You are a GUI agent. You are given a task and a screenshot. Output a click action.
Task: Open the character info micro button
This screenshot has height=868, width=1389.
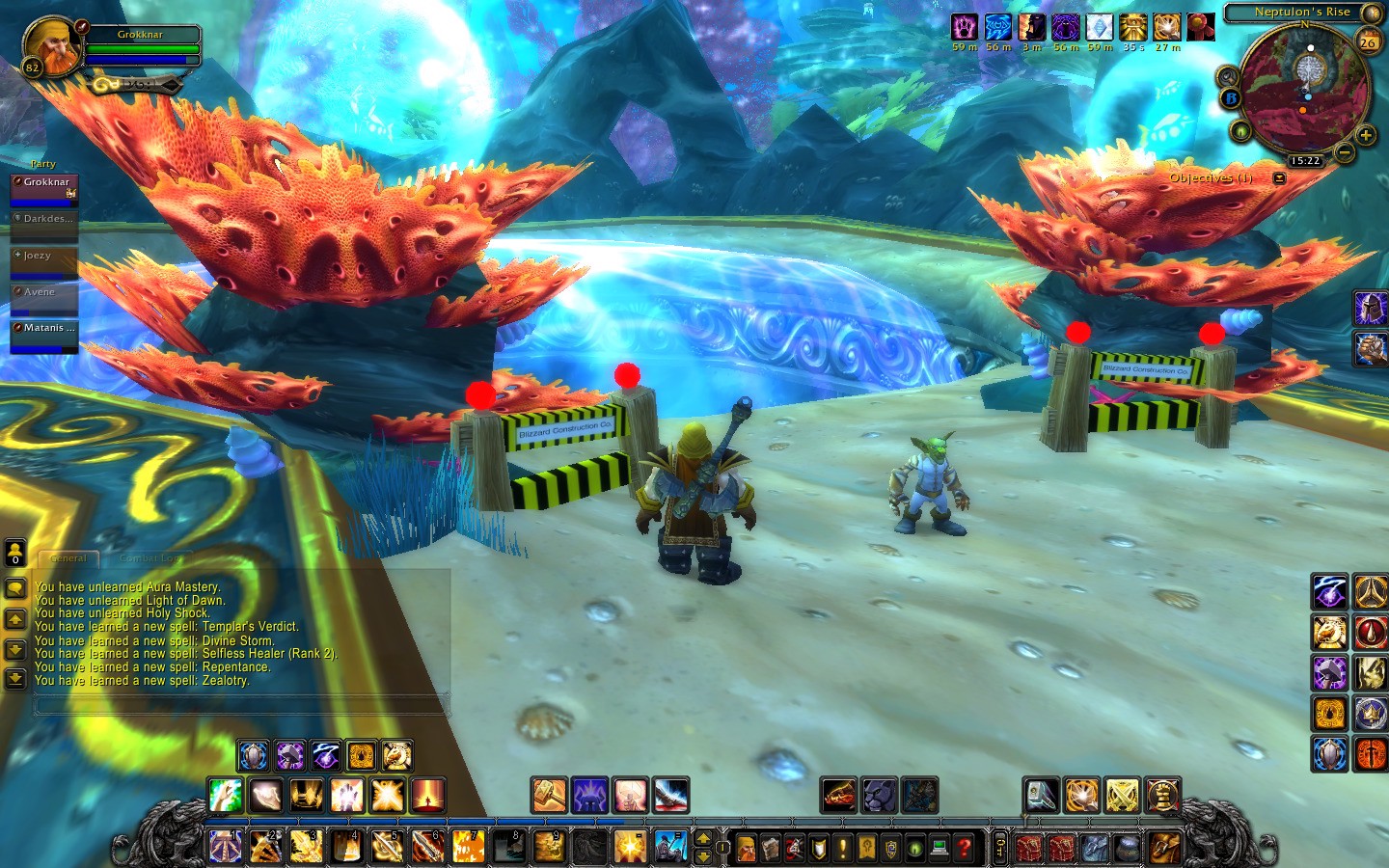pyautogui.click(x=747, y=848)
